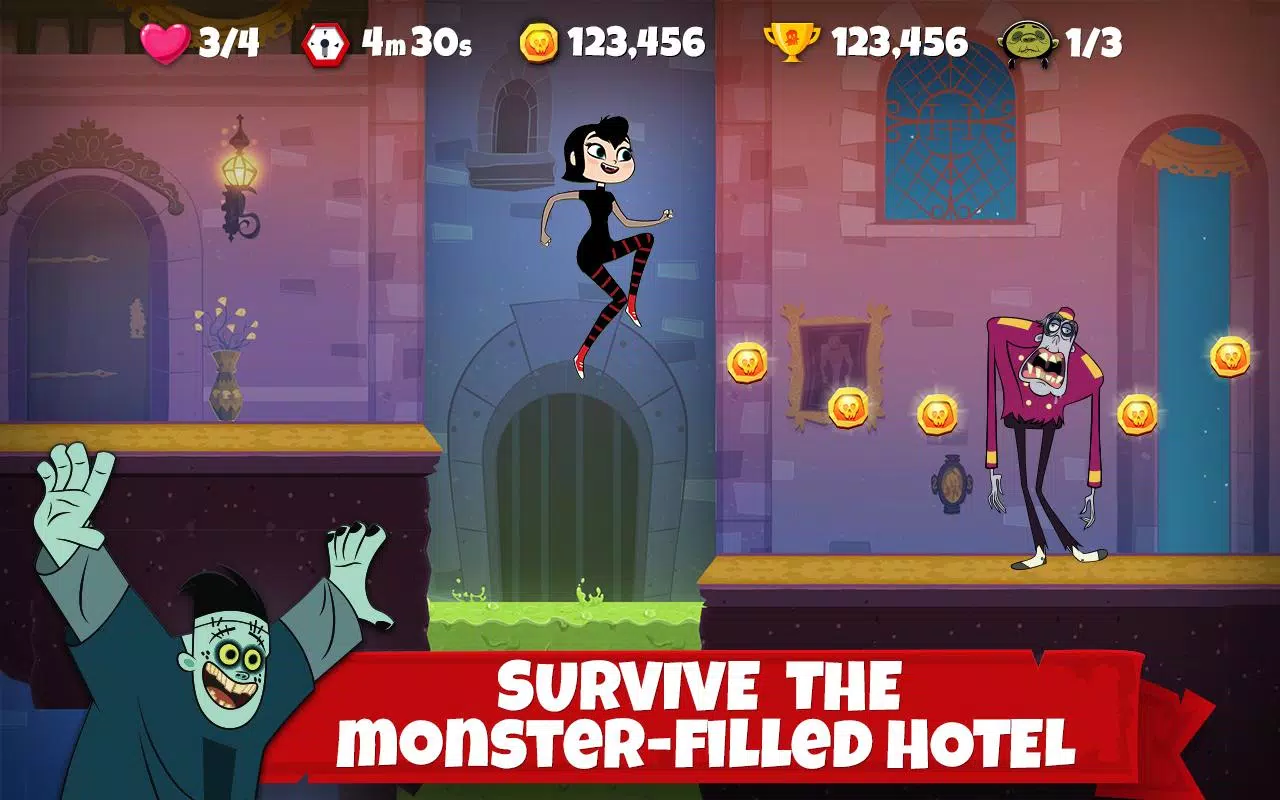The height and width of the screenshot is (800, 1280).
Task: Tap the rightmost skull coin near the screen edge
Action: 1231,358
